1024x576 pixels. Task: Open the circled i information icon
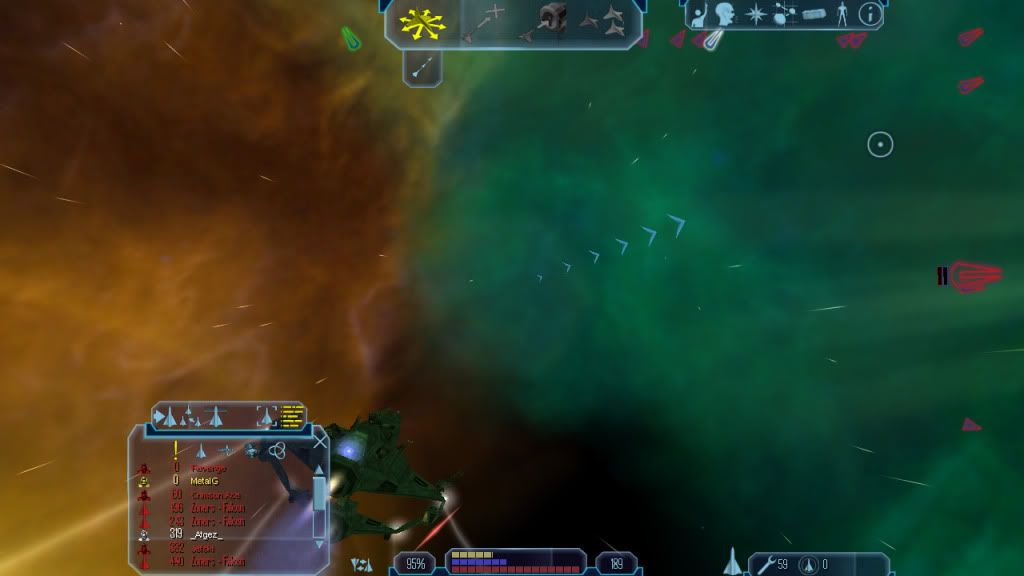click(870, 15)
